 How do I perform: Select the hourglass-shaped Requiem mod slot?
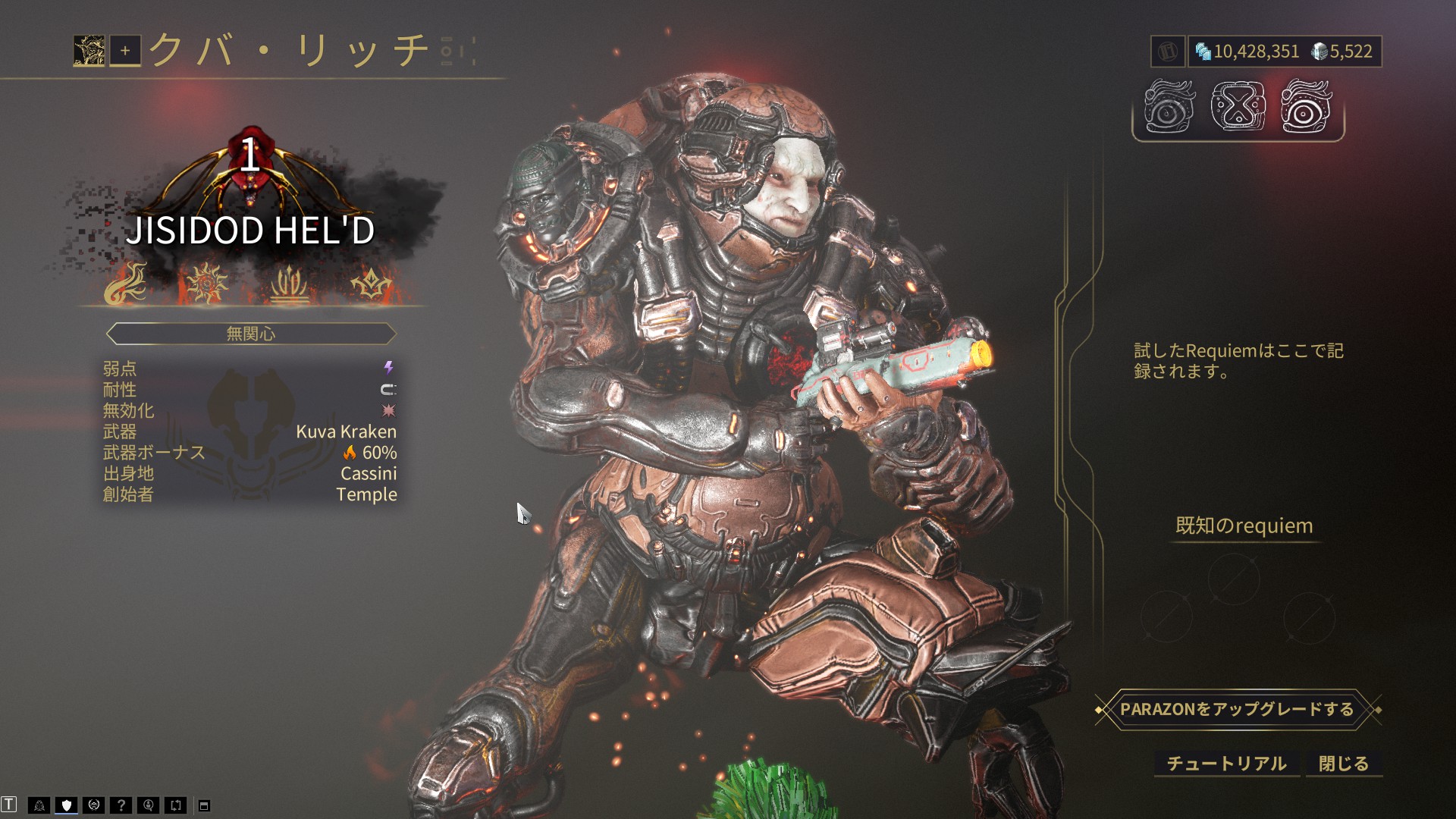coord(1238,107)
